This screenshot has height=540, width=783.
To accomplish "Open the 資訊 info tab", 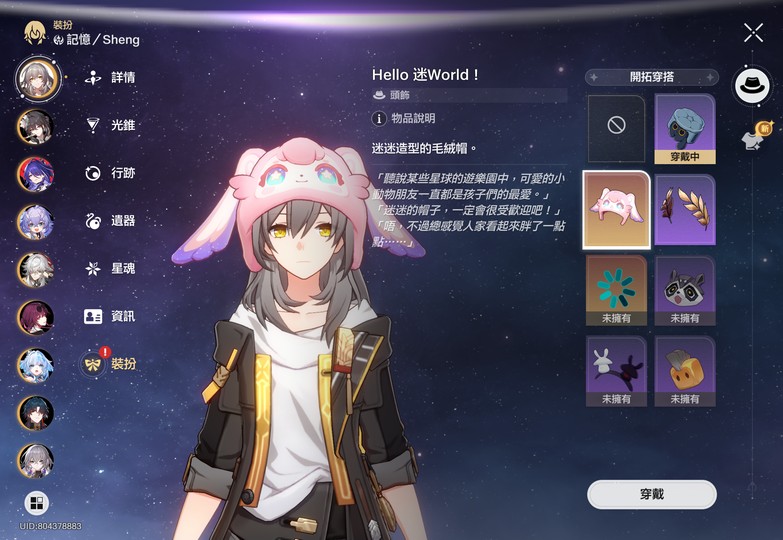I will [x=111, y=316].
